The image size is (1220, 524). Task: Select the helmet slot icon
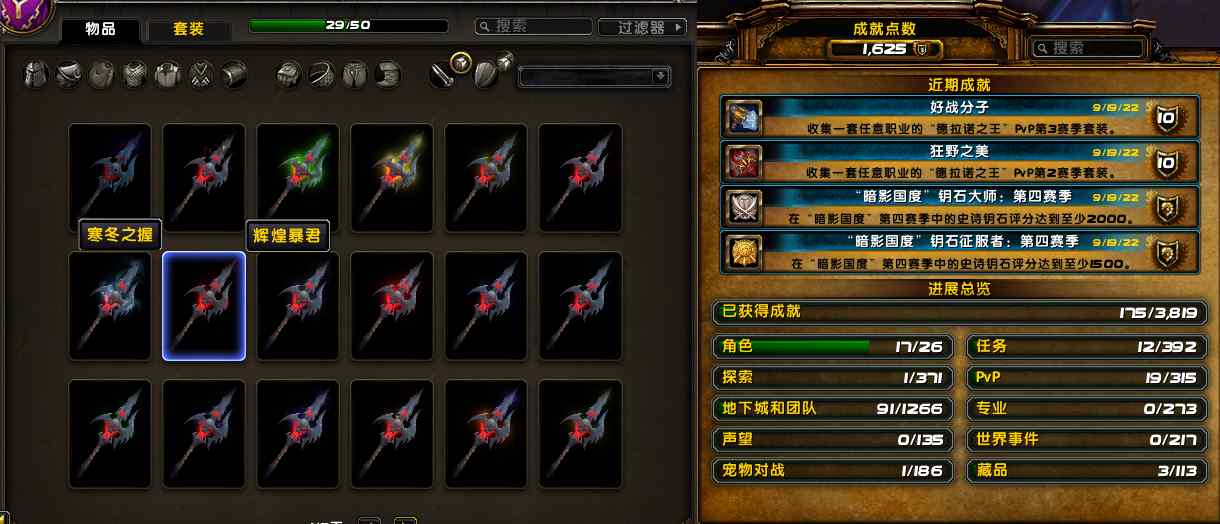tap(37, 74)
